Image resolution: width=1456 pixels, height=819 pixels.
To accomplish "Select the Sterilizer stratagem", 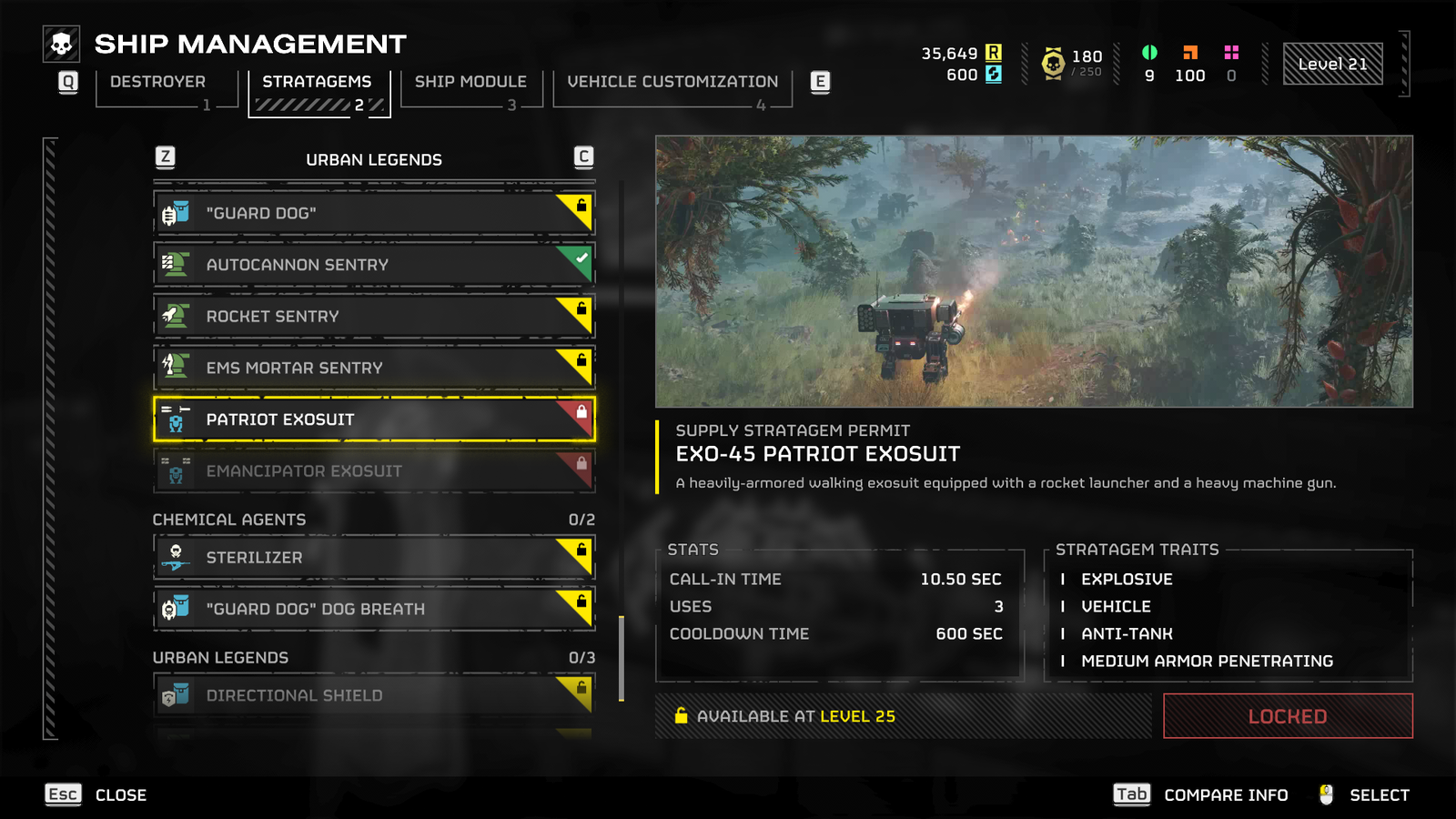I will [x=373, y=558].
